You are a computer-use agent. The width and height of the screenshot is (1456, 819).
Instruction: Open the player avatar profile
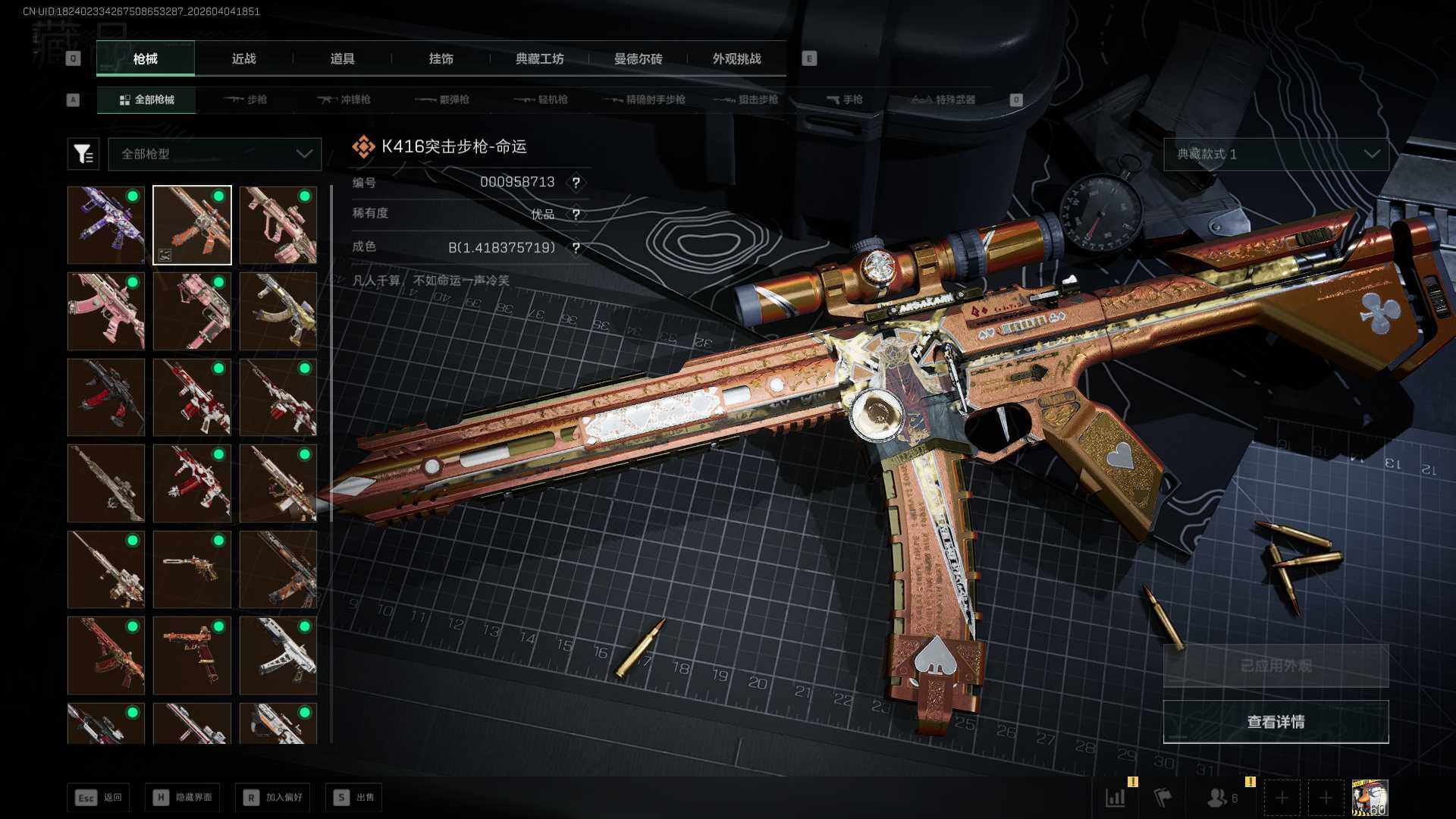point(1370,798)
